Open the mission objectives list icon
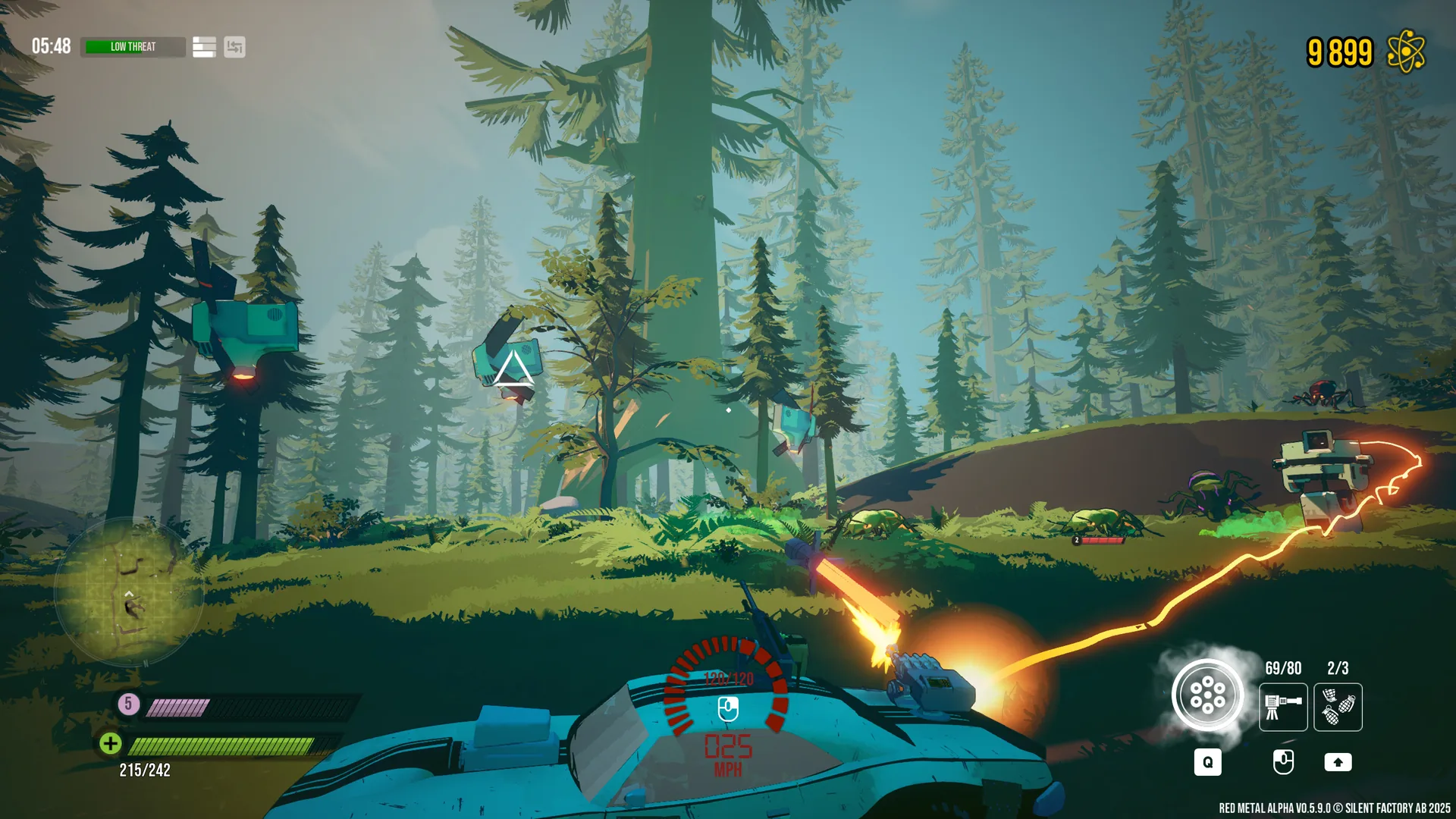The image size is (1456, 819). pos(202,47)
